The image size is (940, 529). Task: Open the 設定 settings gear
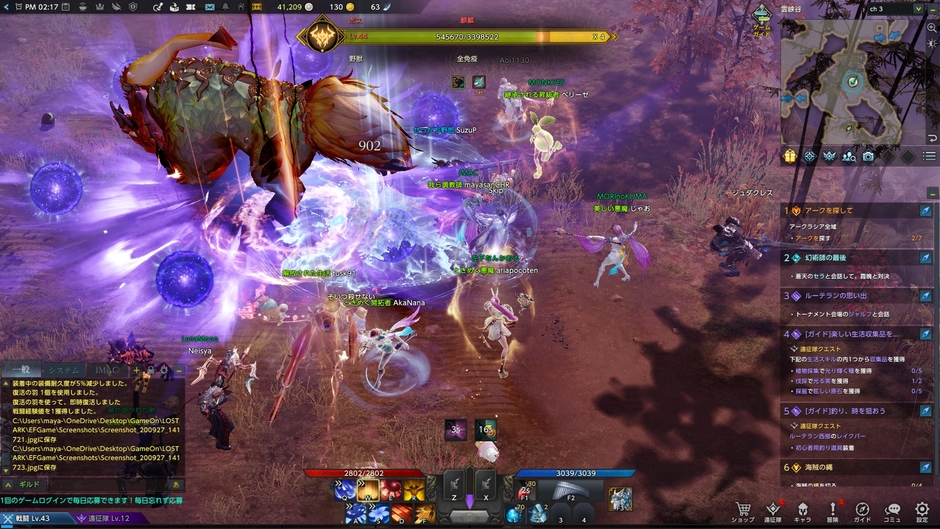(x=922, y=511)
